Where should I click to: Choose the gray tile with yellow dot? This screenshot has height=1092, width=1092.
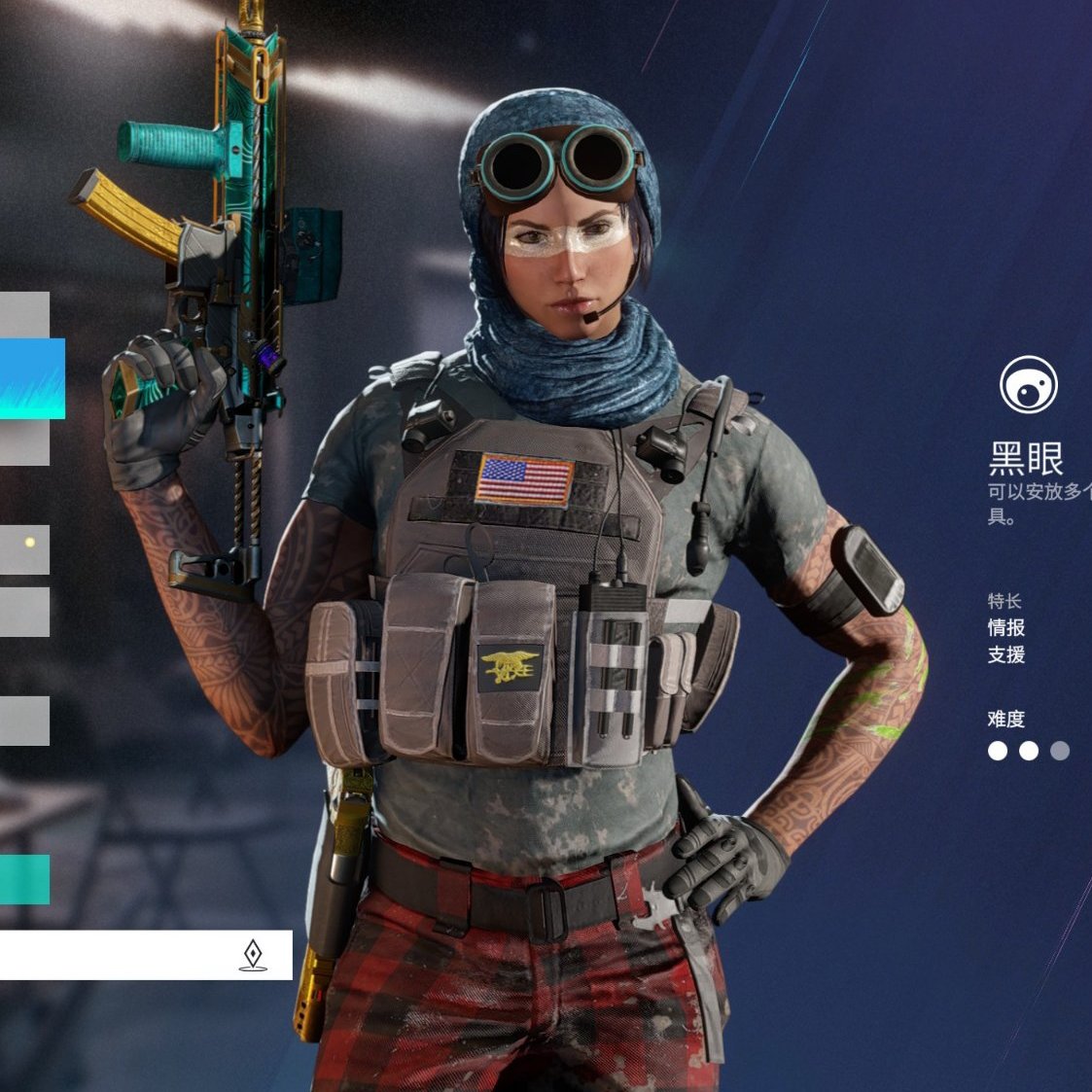(x=24, y=549)
